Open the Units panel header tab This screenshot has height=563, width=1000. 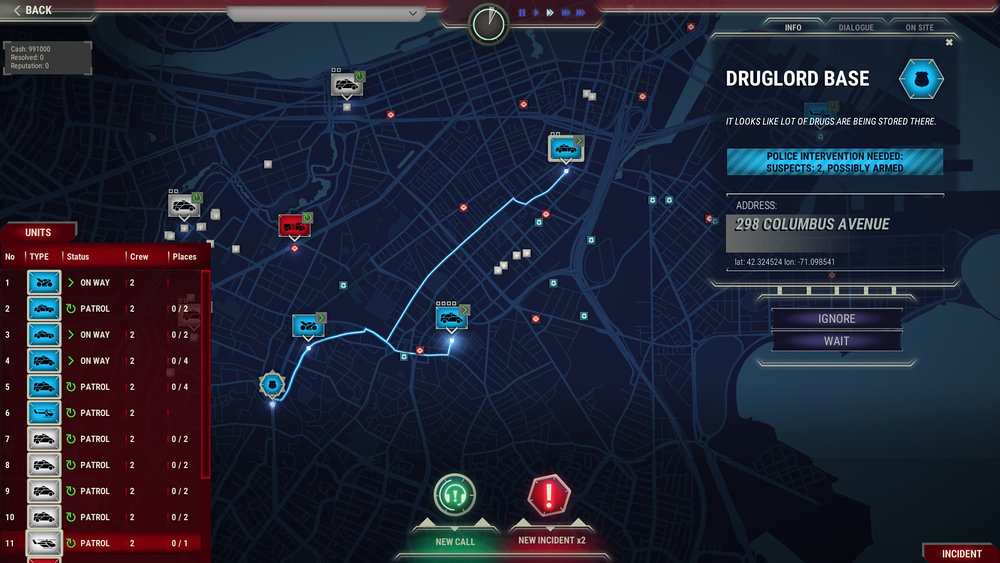[x=38, y=233]
